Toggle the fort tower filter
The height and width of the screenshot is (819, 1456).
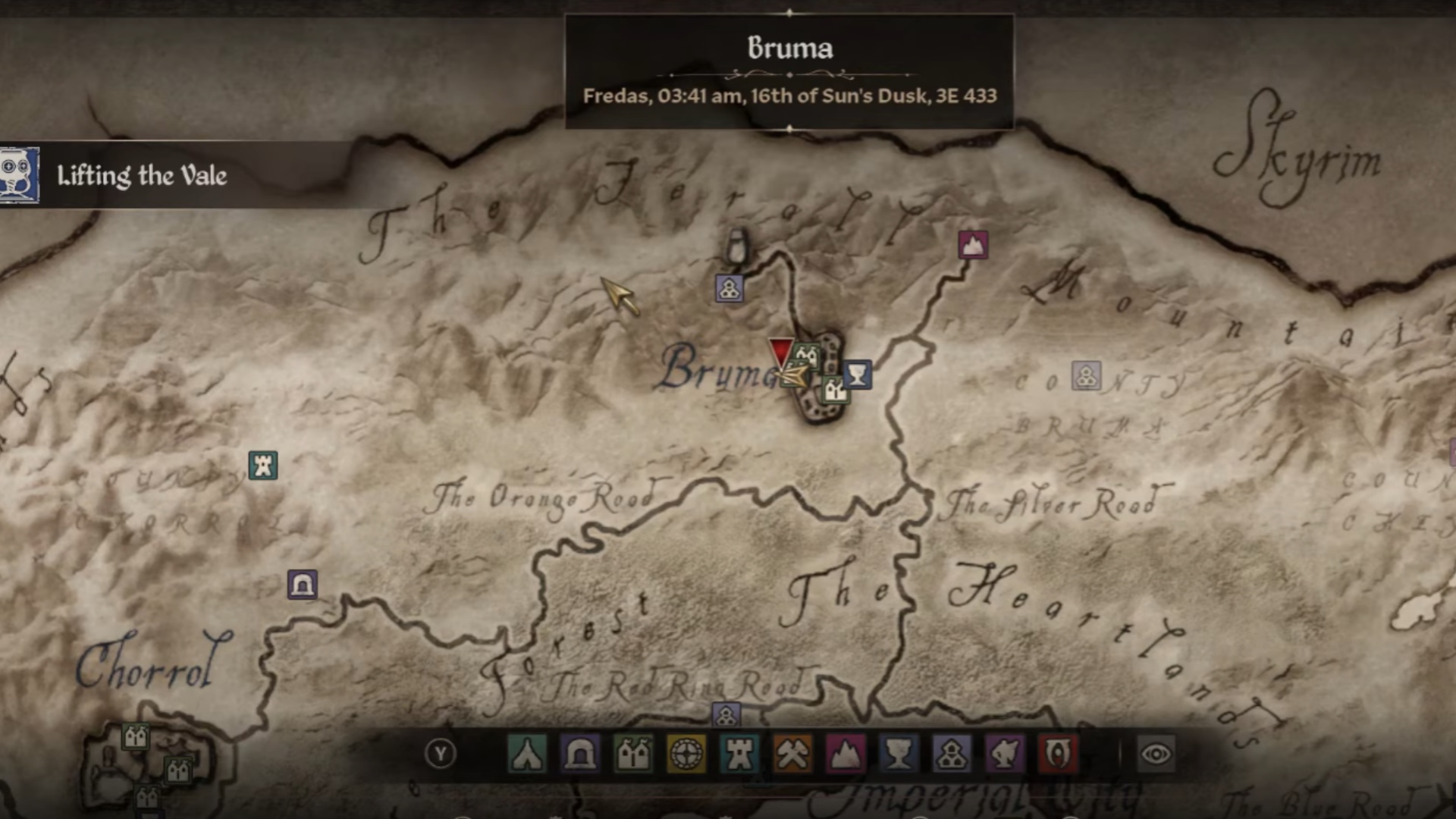[739, 754]
